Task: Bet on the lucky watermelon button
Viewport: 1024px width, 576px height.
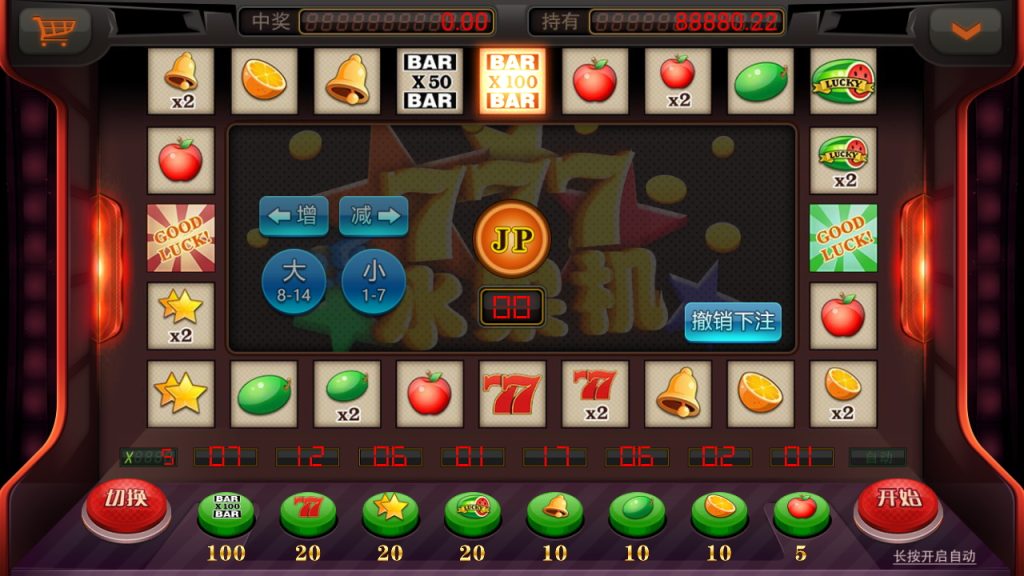Action: [x=472, y=512]
